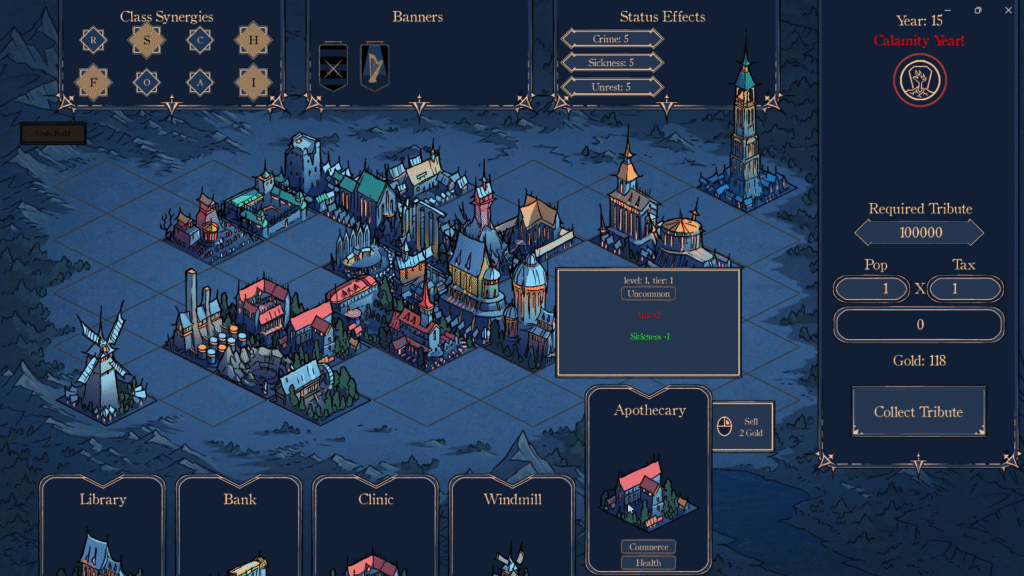
Task: Minimize the game window
Action: [948, 10]
